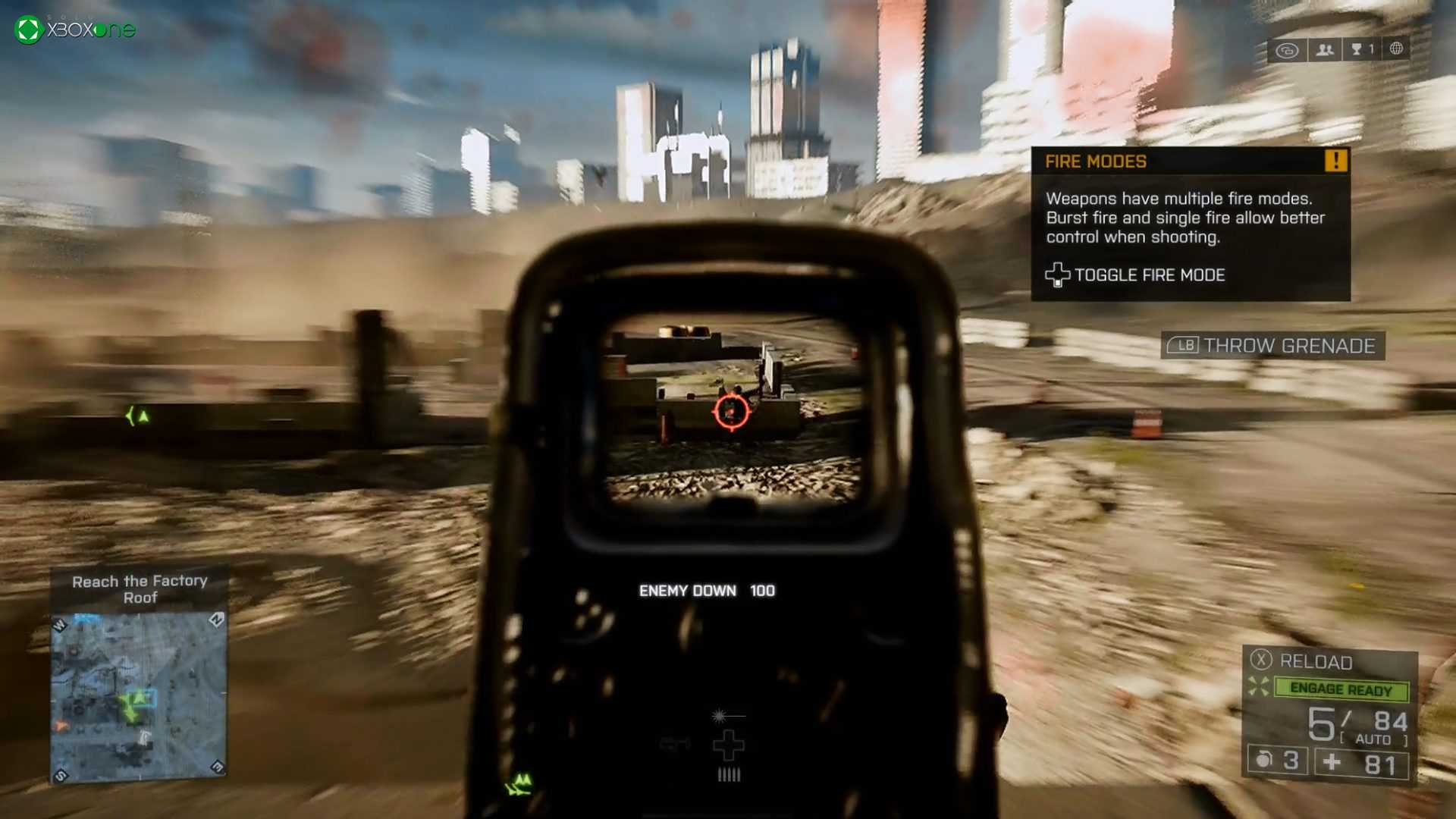The height and width of the screenshot is (819, 1456).
Task: Click the squad engage crosshair icon
Action: click(x=1259, y=686)
